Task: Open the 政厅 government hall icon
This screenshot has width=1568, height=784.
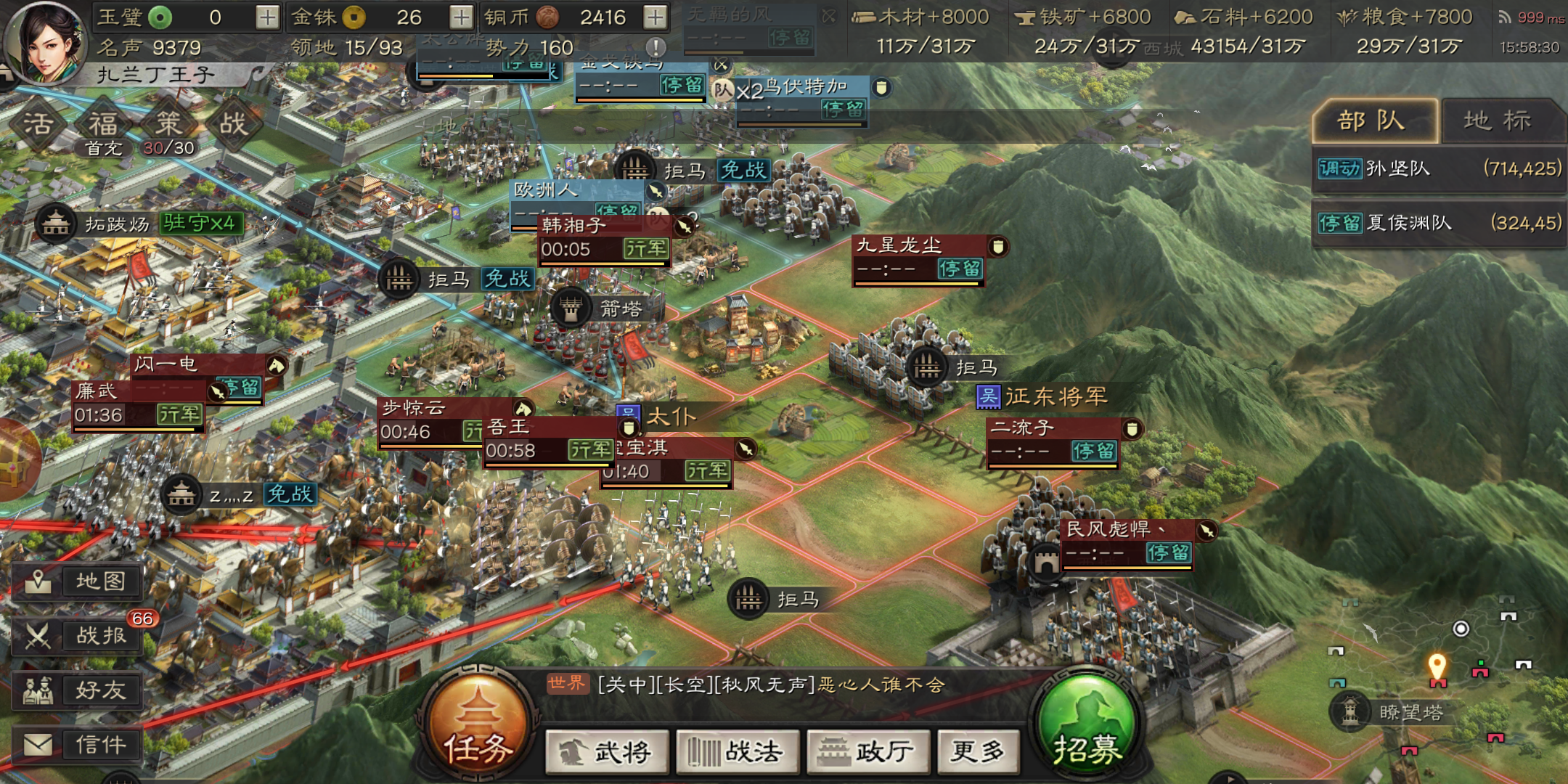Action: (868, 753)
